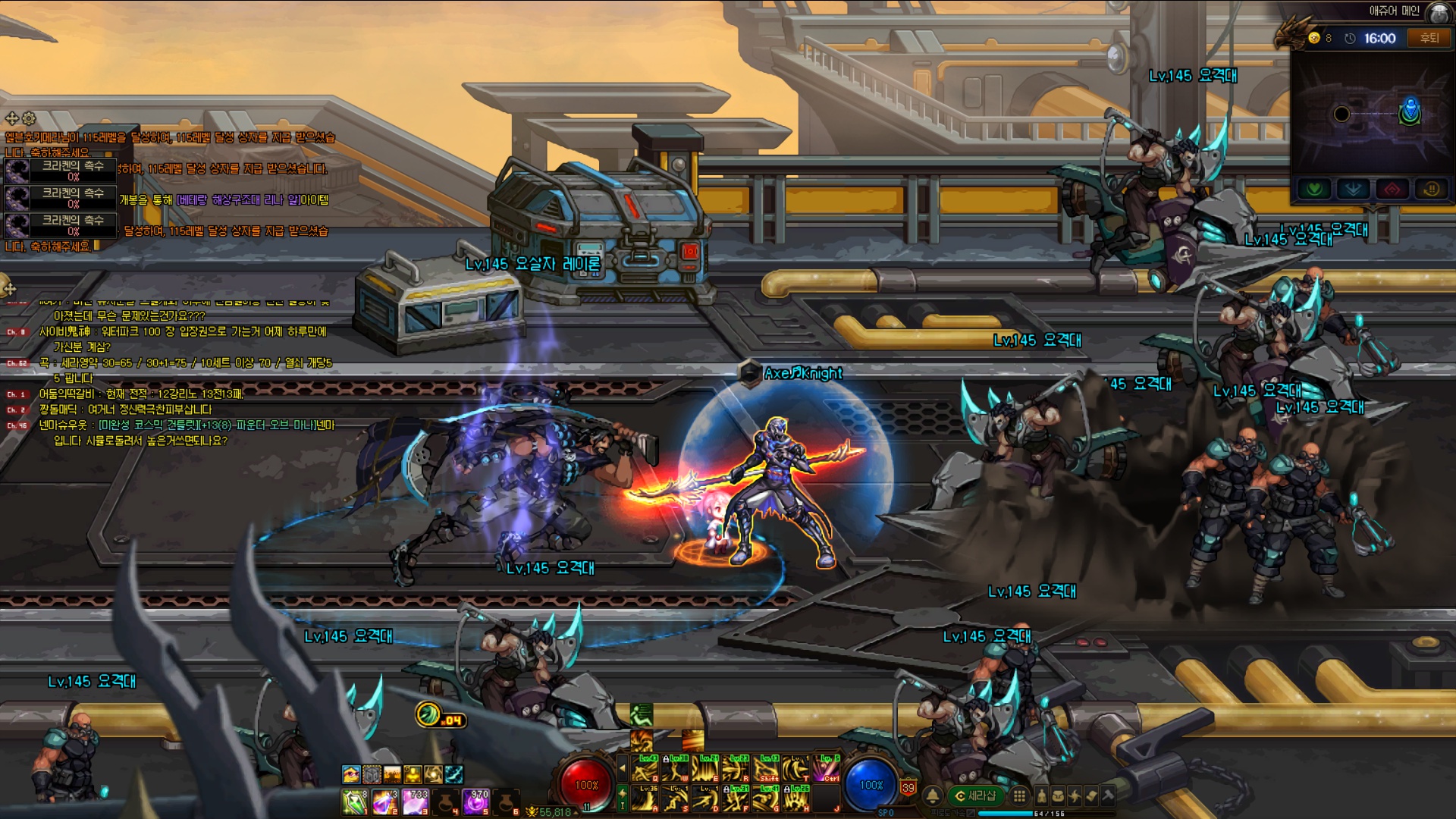The image size is (1456, 819).
Task: Activate the Lv.36 skill on A
Action: (645, 799)
